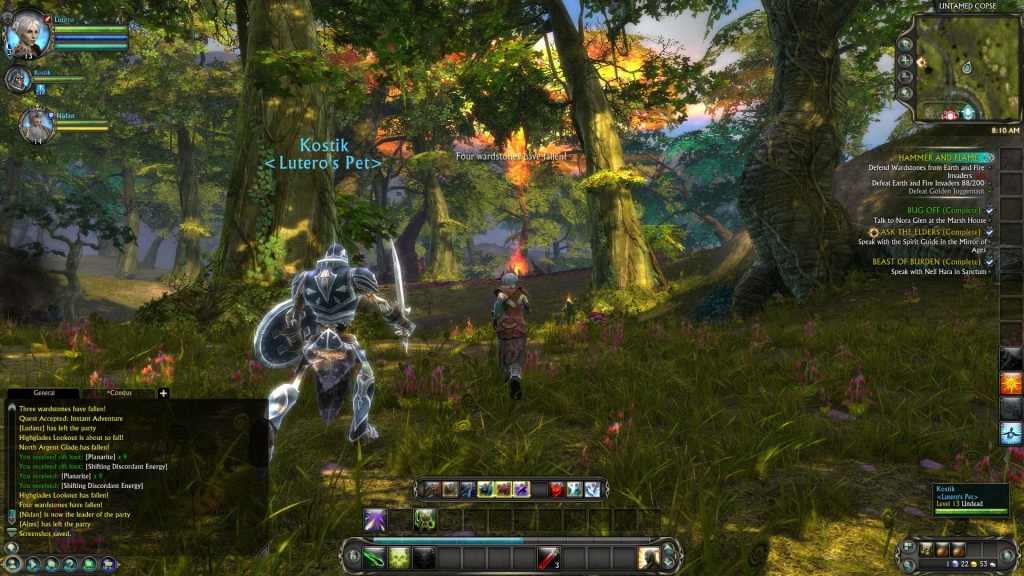
Task: Click the minimap zoom-out minus button
Action: 906,76
